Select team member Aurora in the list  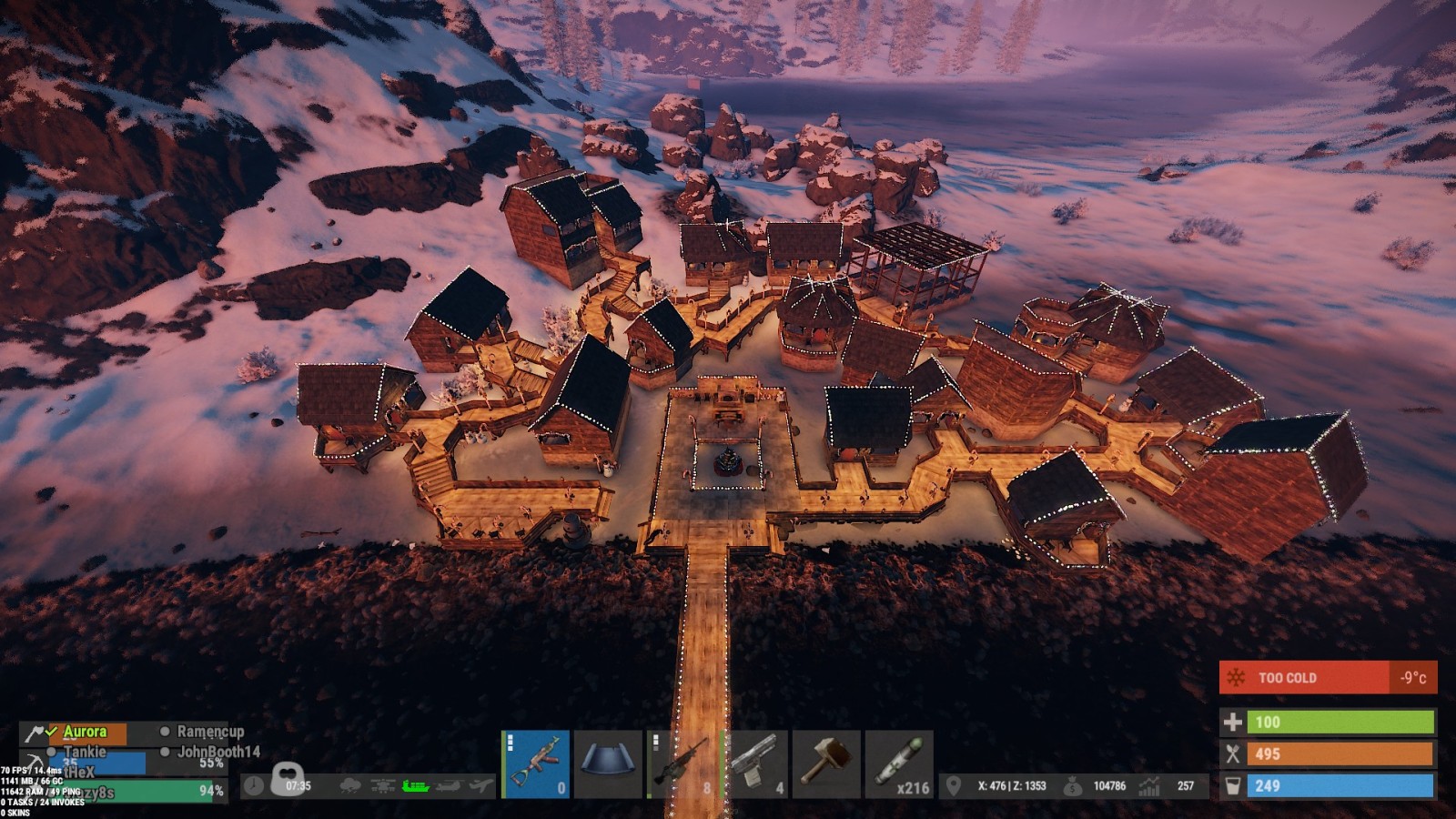(85, 732)
